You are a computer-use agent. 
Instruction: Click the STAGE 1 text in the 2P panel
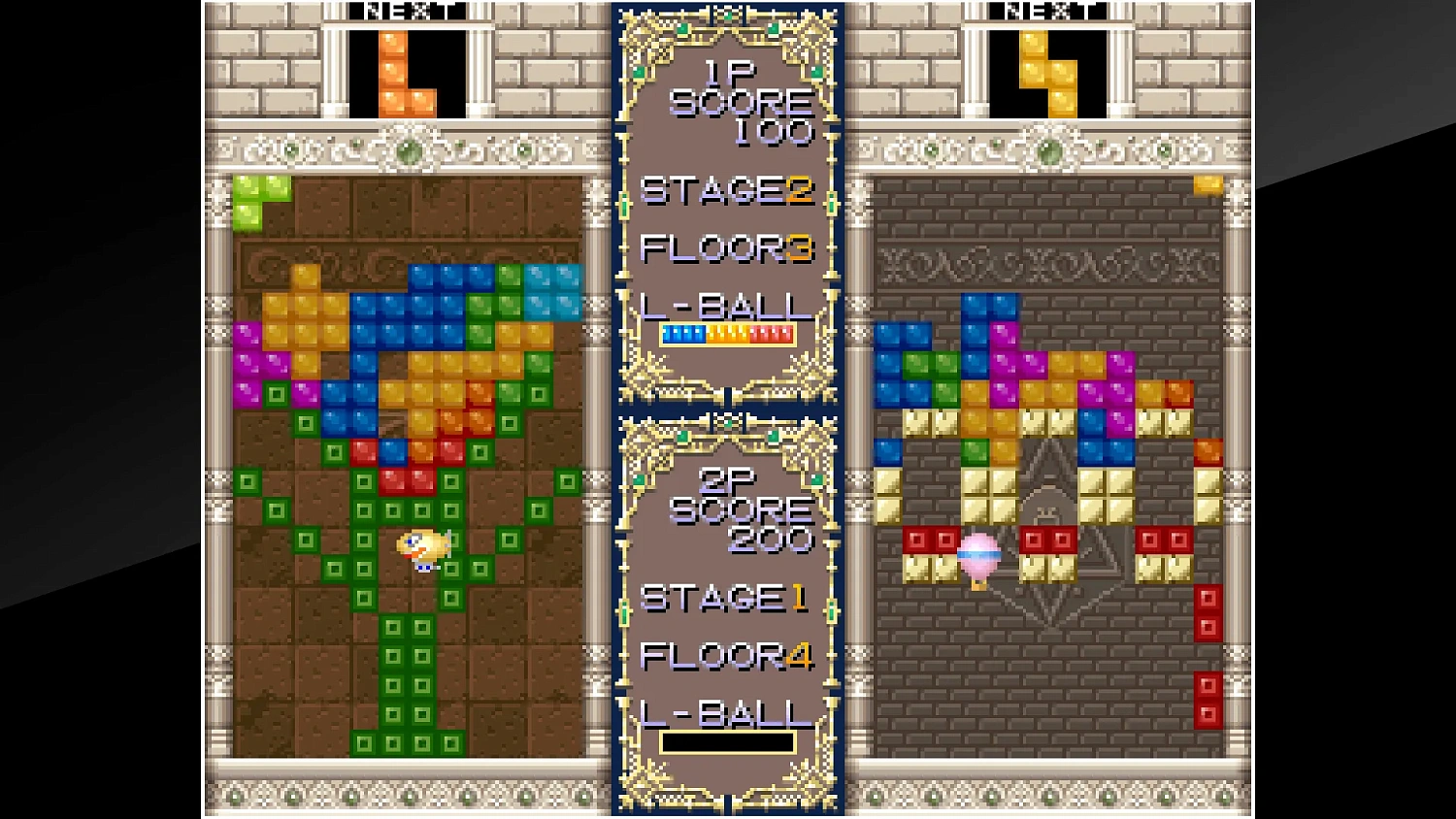click(x=728, y=600)
